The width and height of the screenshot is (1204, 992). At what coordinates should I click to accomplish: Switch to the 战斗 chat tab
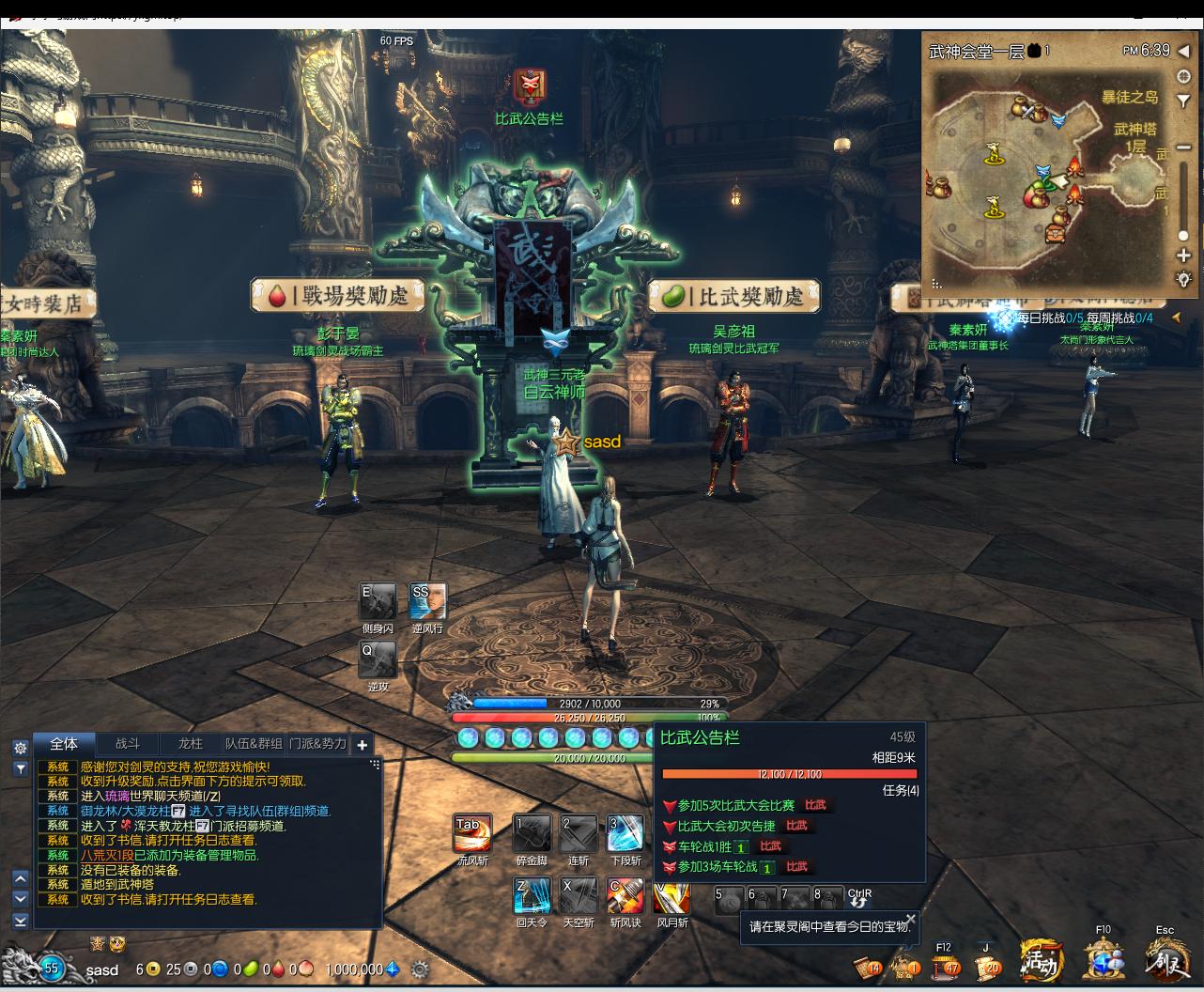click(x=127, y=744)
